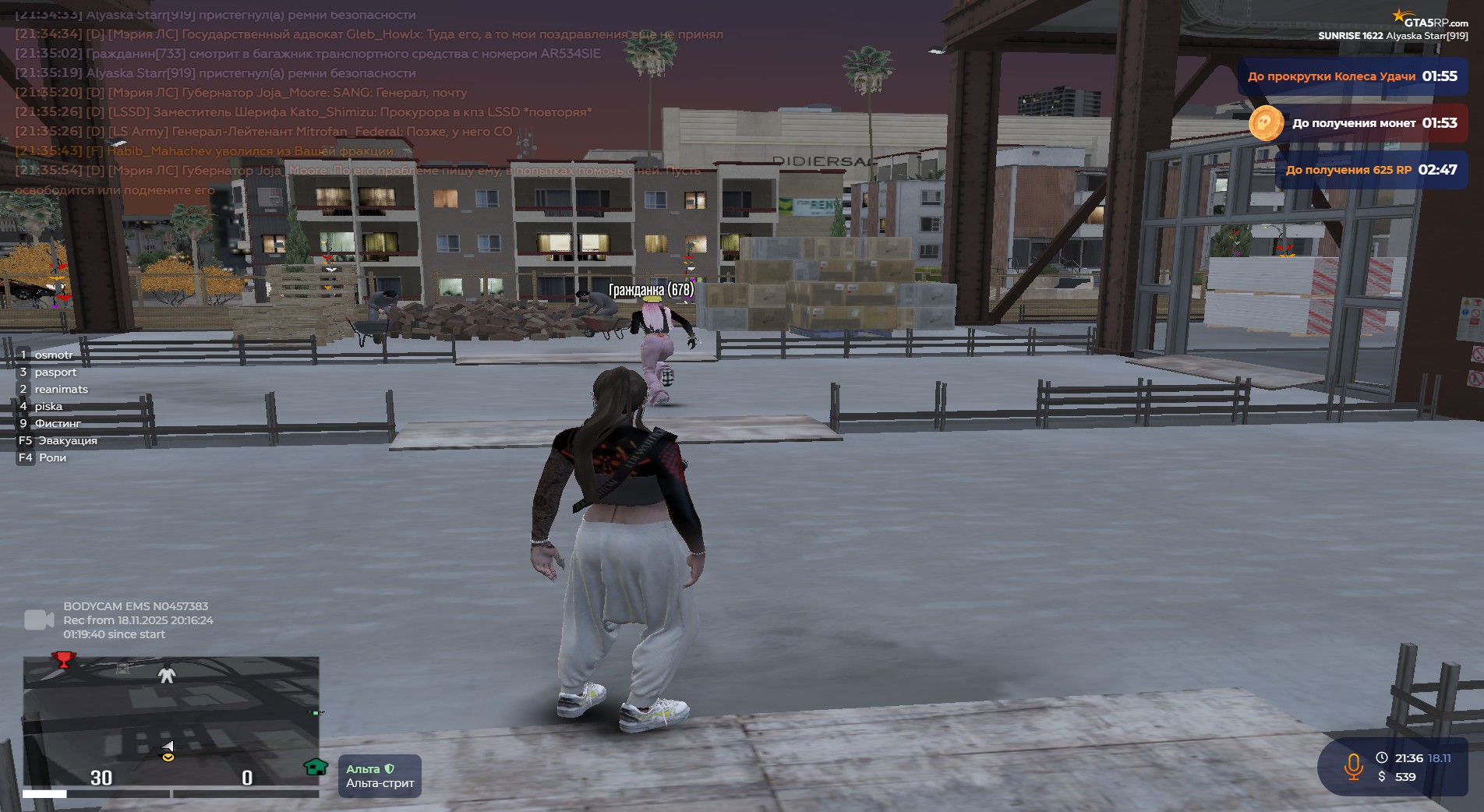
Task: Open the minimap
Action: point(171,721)
